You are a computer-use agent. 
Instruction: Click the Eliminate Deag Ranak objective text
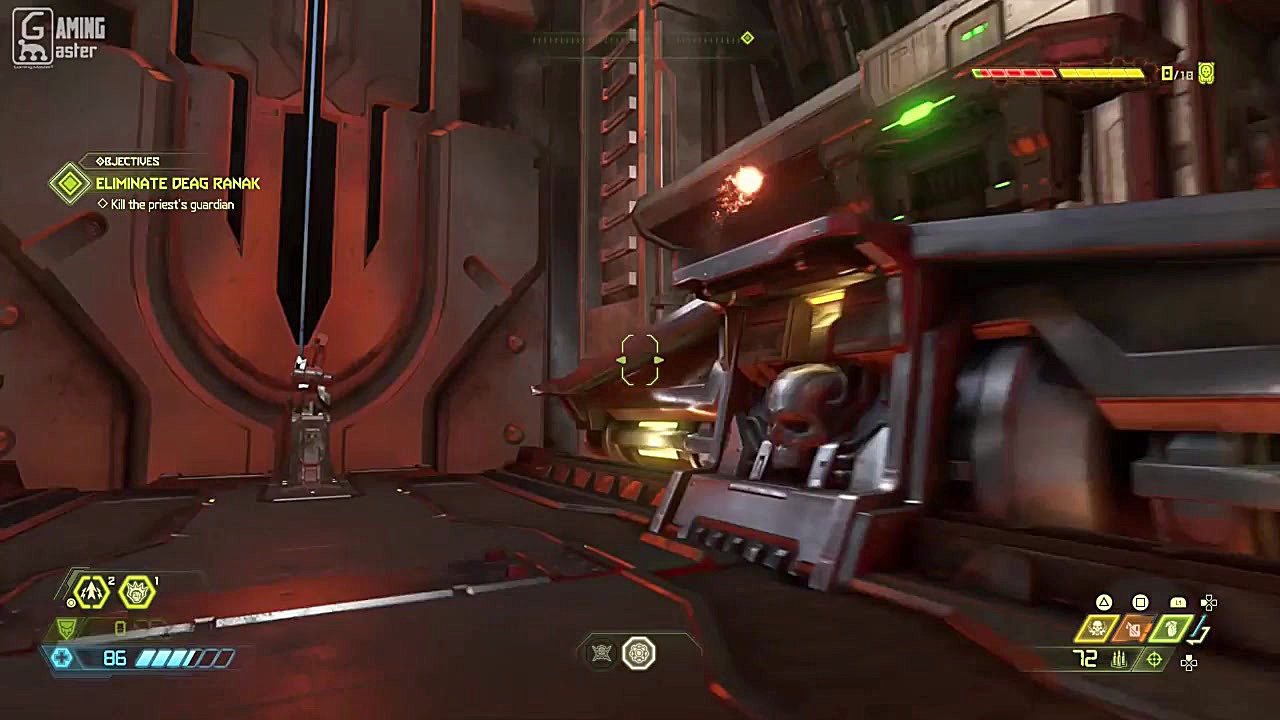178,184
